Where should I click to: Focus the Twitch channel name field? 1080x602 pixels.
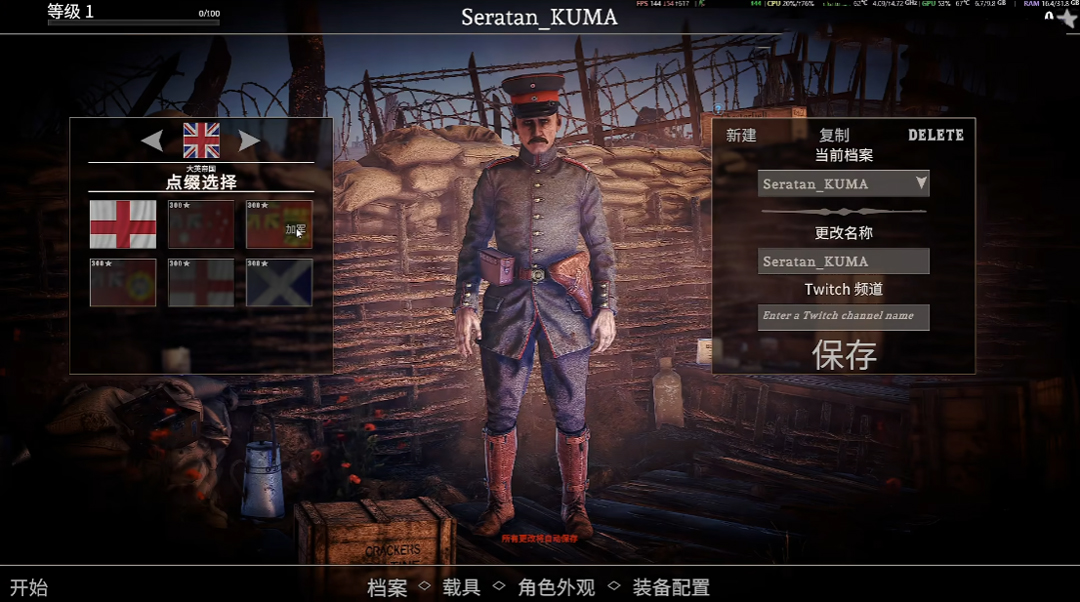(x=843, y=316)
